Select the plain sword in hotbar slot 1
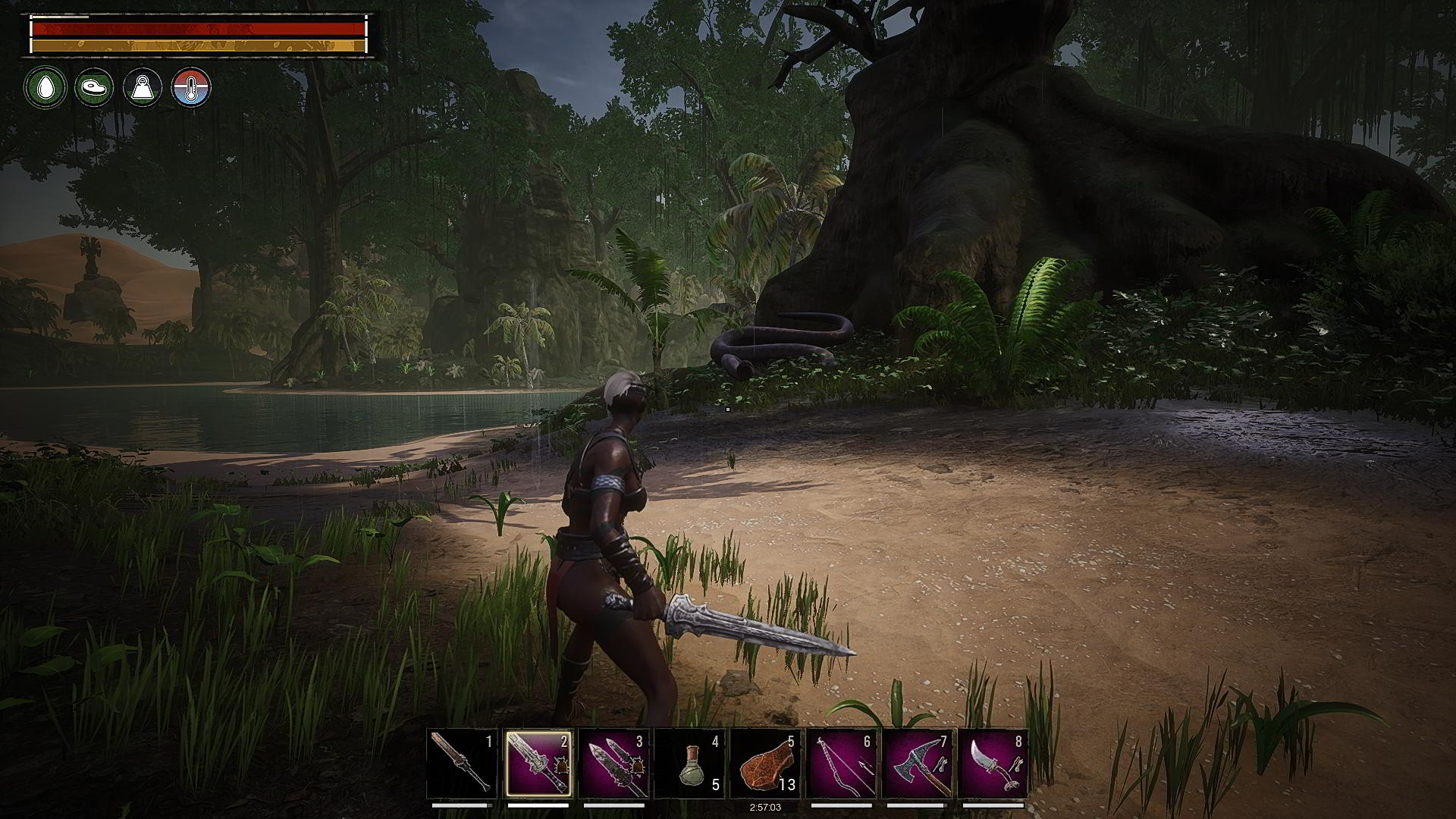The width and height of the screenshot is (1456, 819). (462, 764)
